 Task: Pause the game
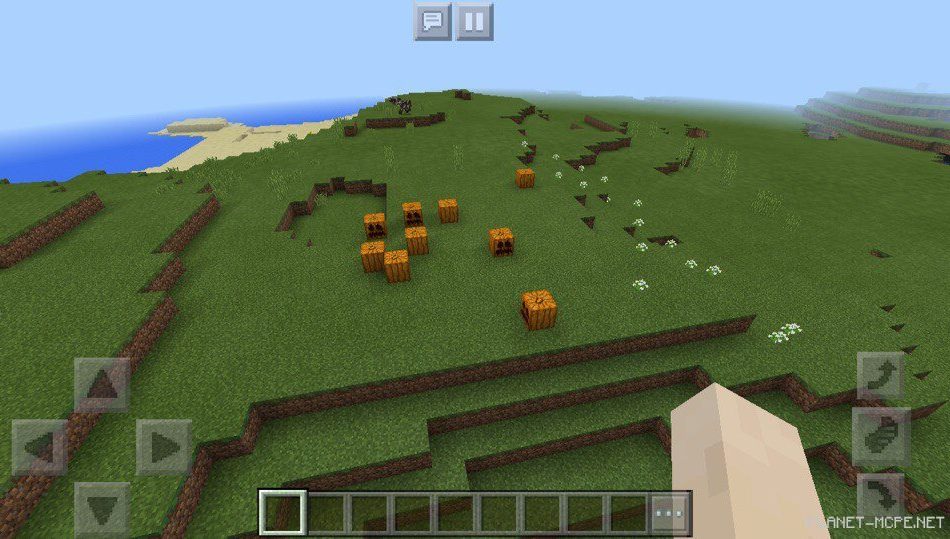coord(474,21)
